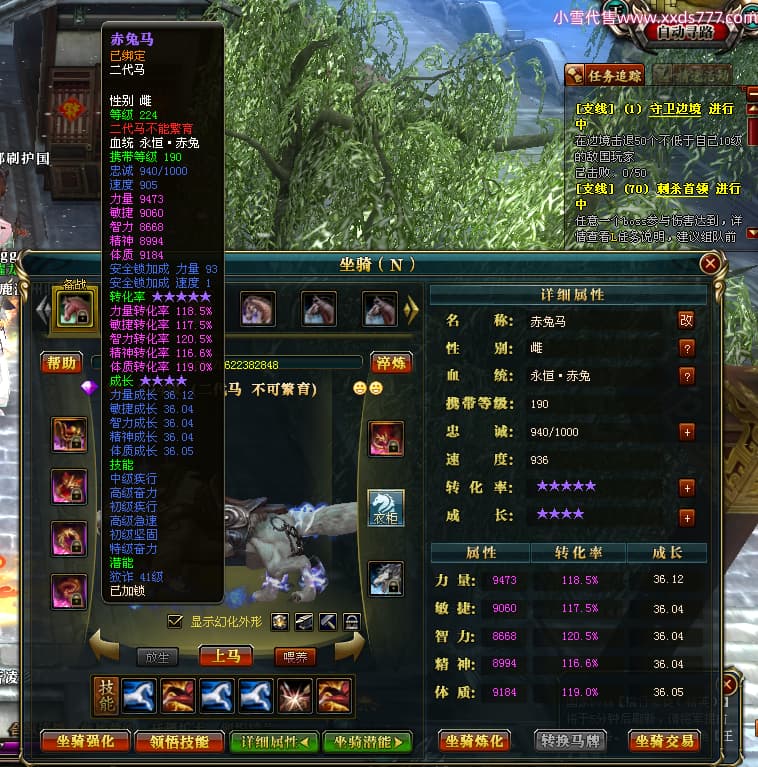The width and height of the screenshot is (758, 767).
Task: Open the 衣柜 wardrobe icon
Action: (x=387, y=507)
